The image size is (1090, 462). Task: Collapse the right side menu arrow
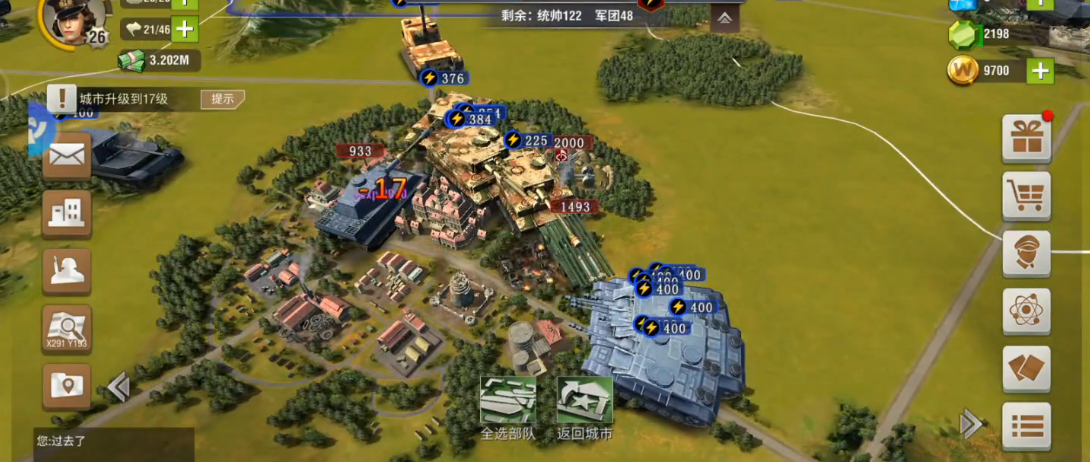click(970, 425)
